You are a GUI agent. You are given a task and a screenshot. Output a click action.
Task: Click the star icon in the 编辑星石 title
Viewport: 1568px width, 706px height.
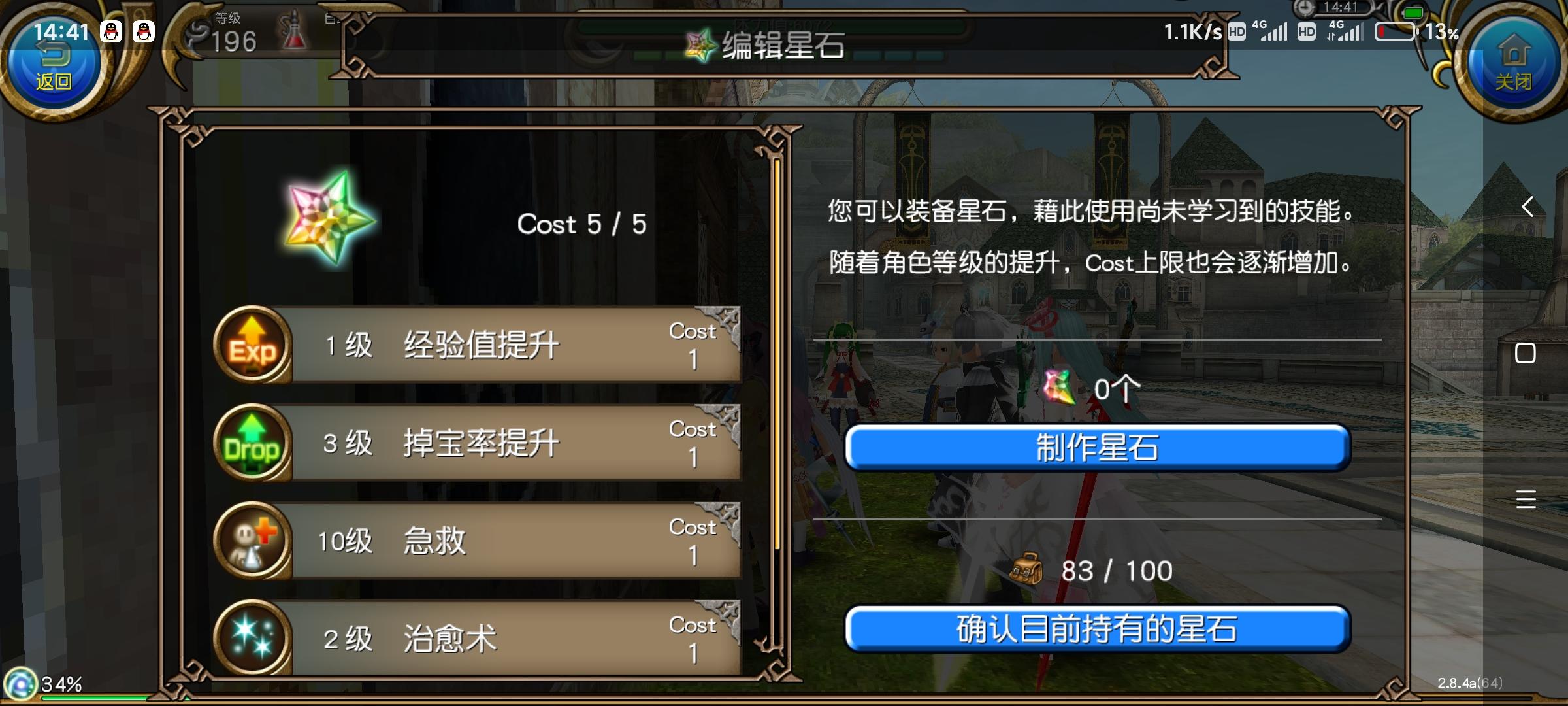coord(700,46)
